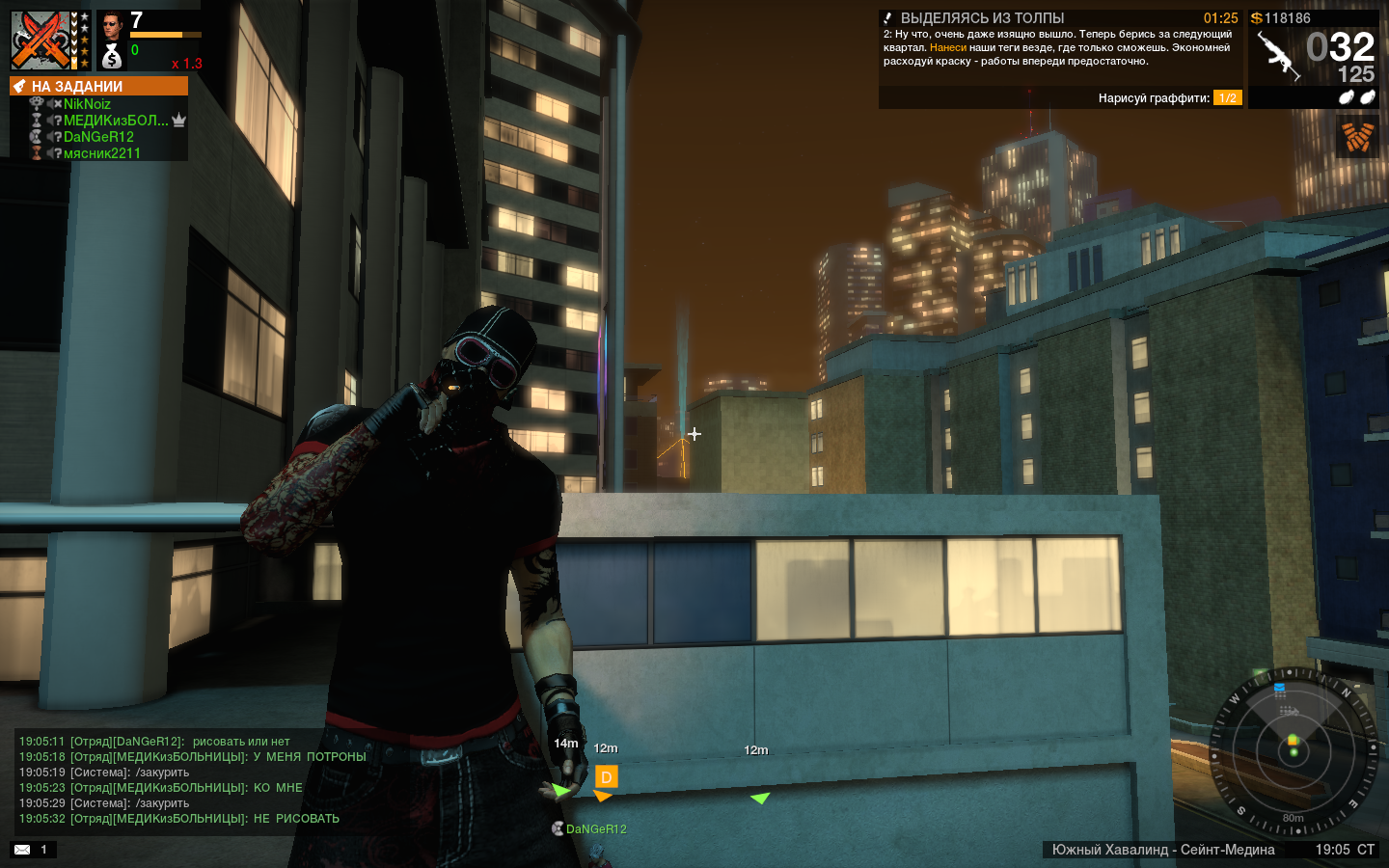Click the equipped submachine gun icon
The width and height of the screenshot is (1389, 868).
(x=1277, y=56)
